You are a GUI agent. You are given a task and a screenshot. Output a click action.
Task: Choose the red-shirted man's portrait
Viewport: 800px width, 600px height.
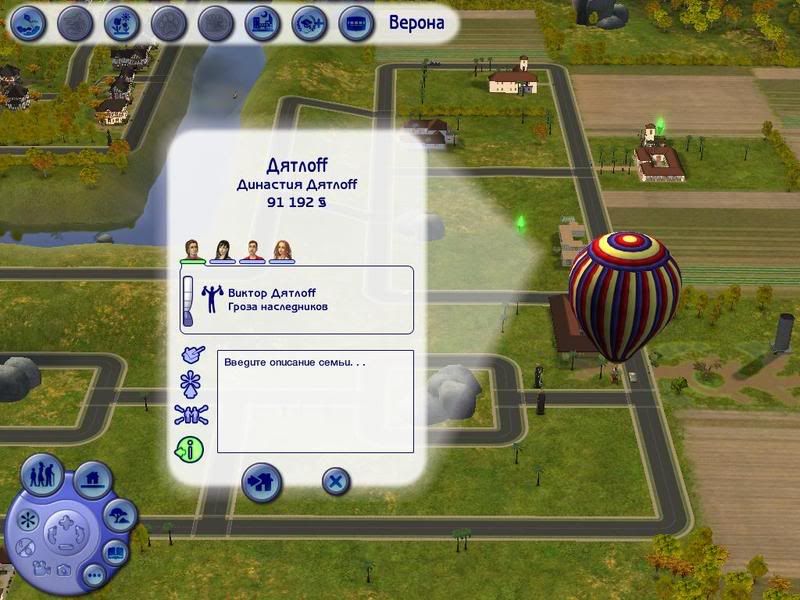[x=252, y=250]
